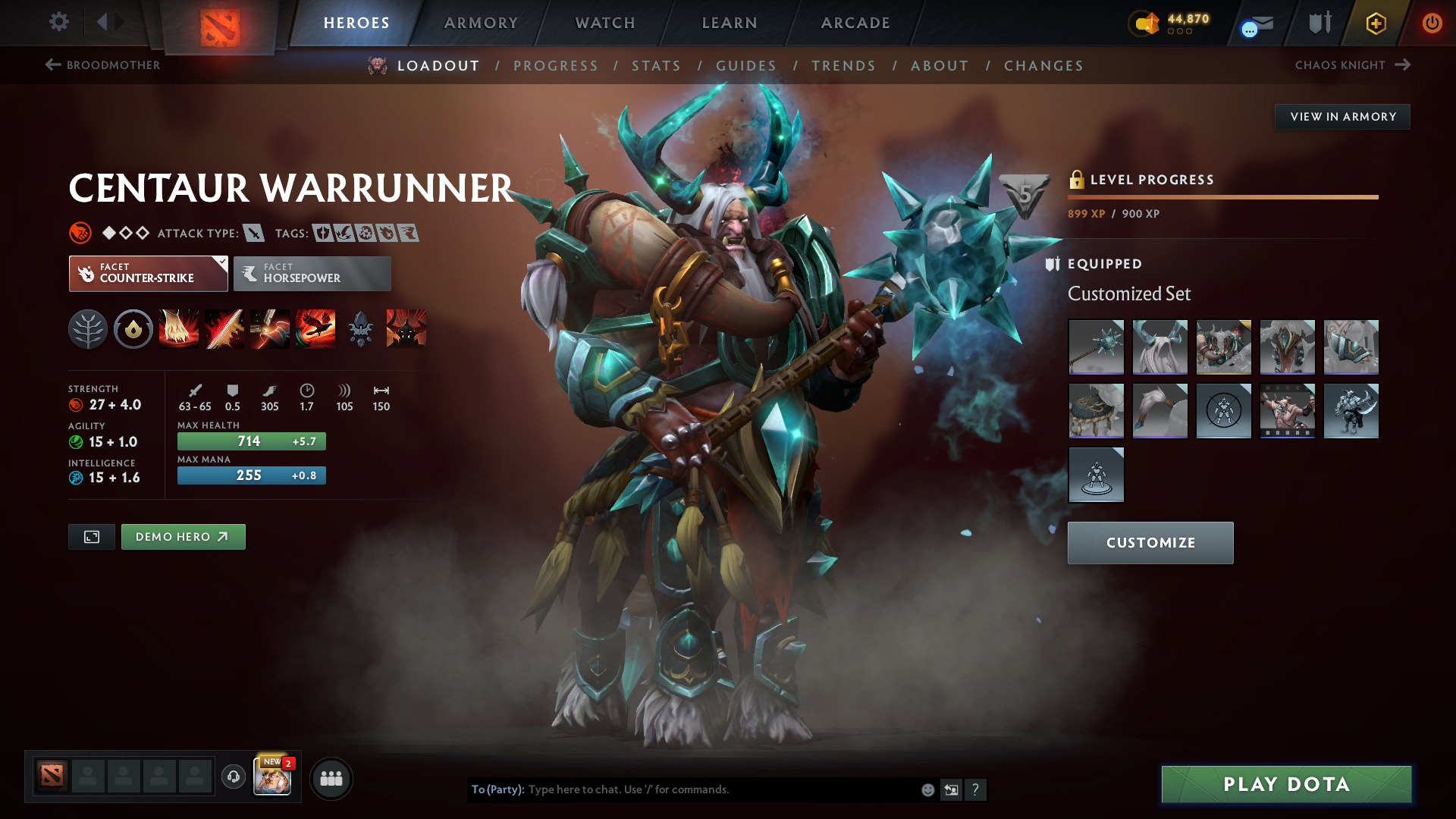Viewport: 1456px width, 819px height.
Task: Open the Double Edge ability details
Action: coord(224,328)
